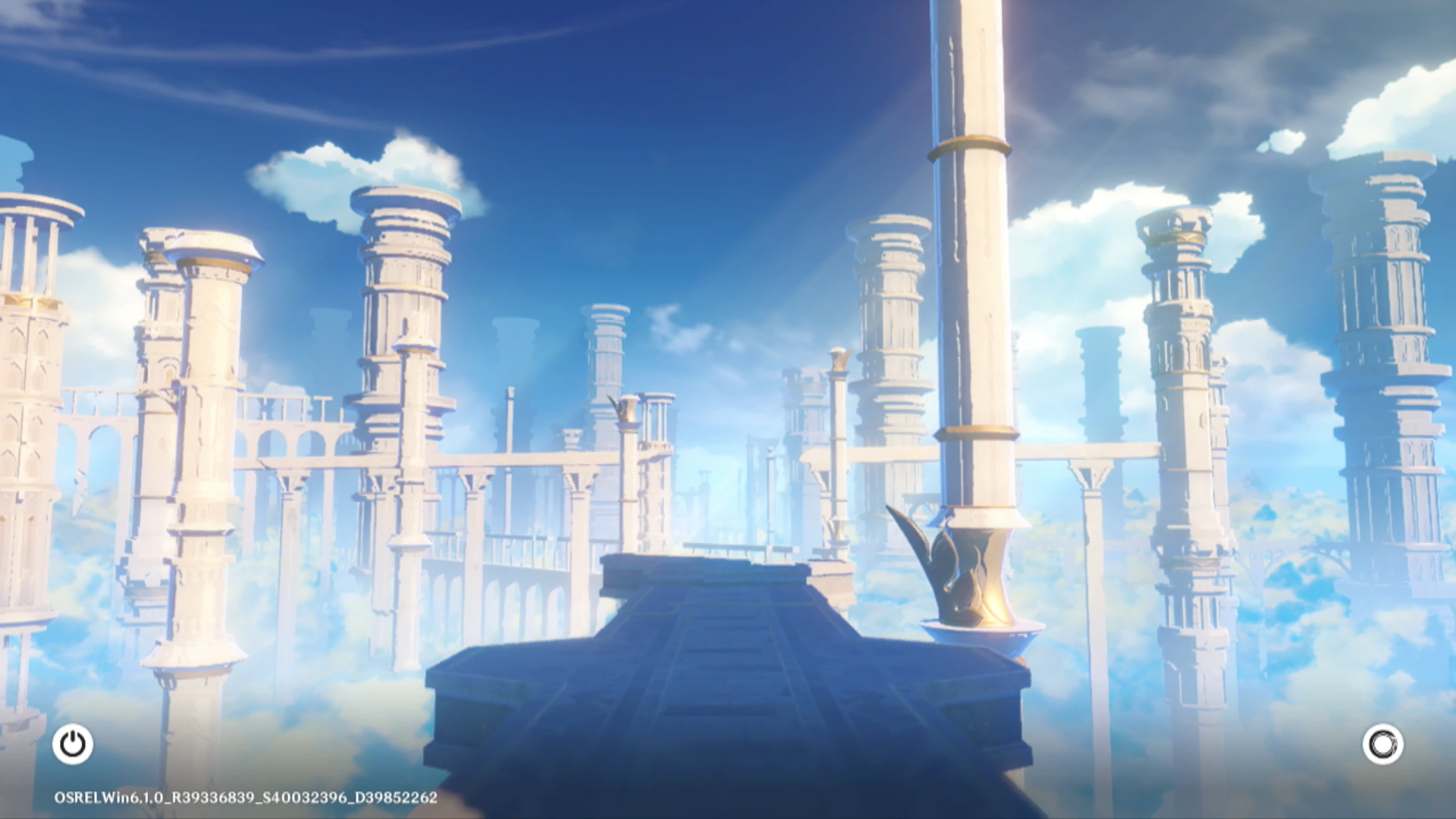Open the circular icon button at bottom right
Image resolution: width=1456 pixels, height=819 pixels.
(1382, 744)
